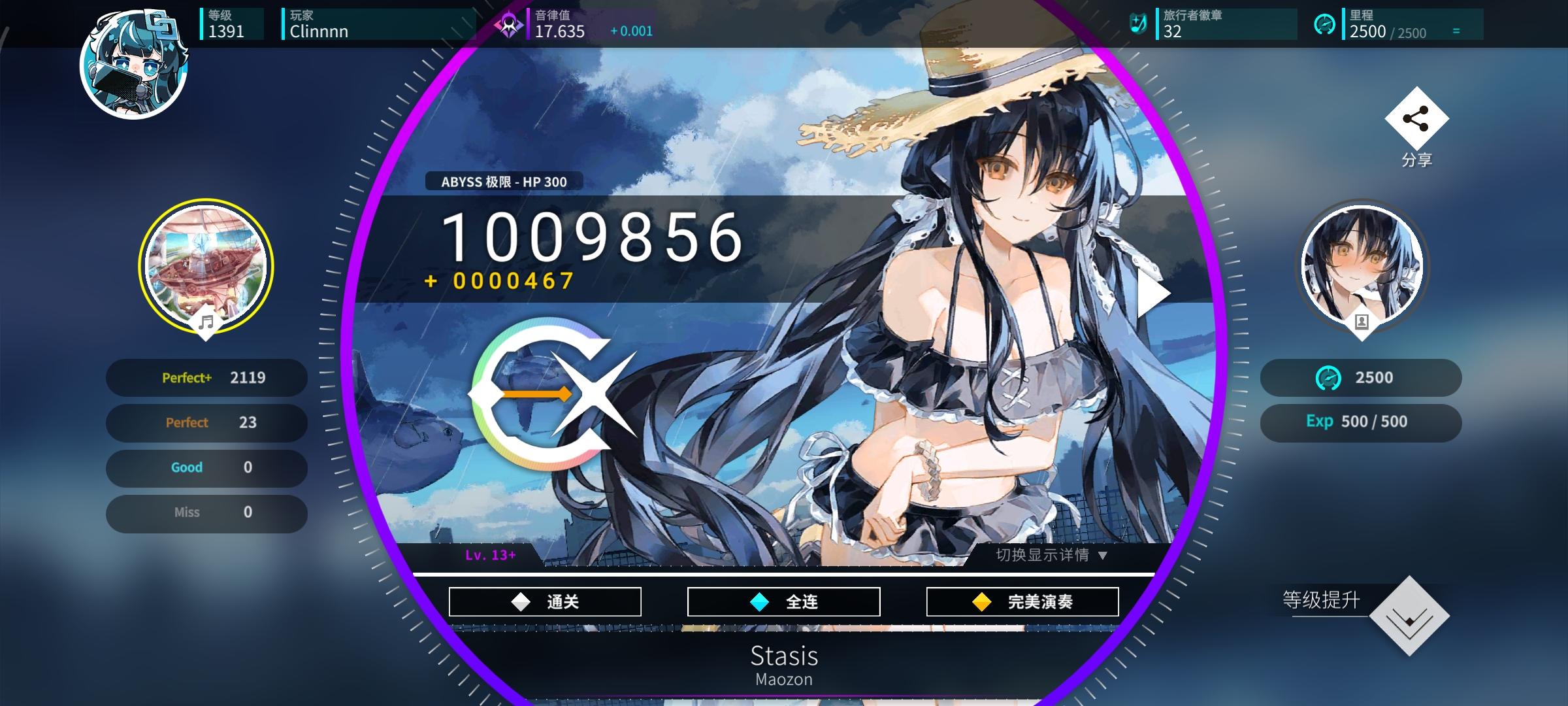The image size is (1568, 706).
Task: Click the Exp 500/500 progress bar
Action: point(1360,422)
